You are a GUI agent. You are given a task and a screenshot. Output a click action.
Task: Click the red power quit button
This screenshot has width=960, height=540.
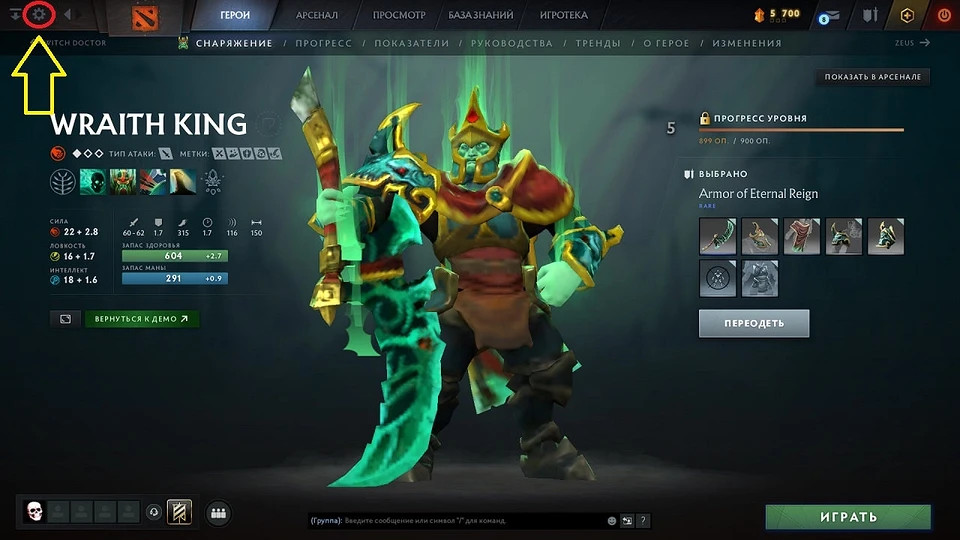[x=944, y=16]
